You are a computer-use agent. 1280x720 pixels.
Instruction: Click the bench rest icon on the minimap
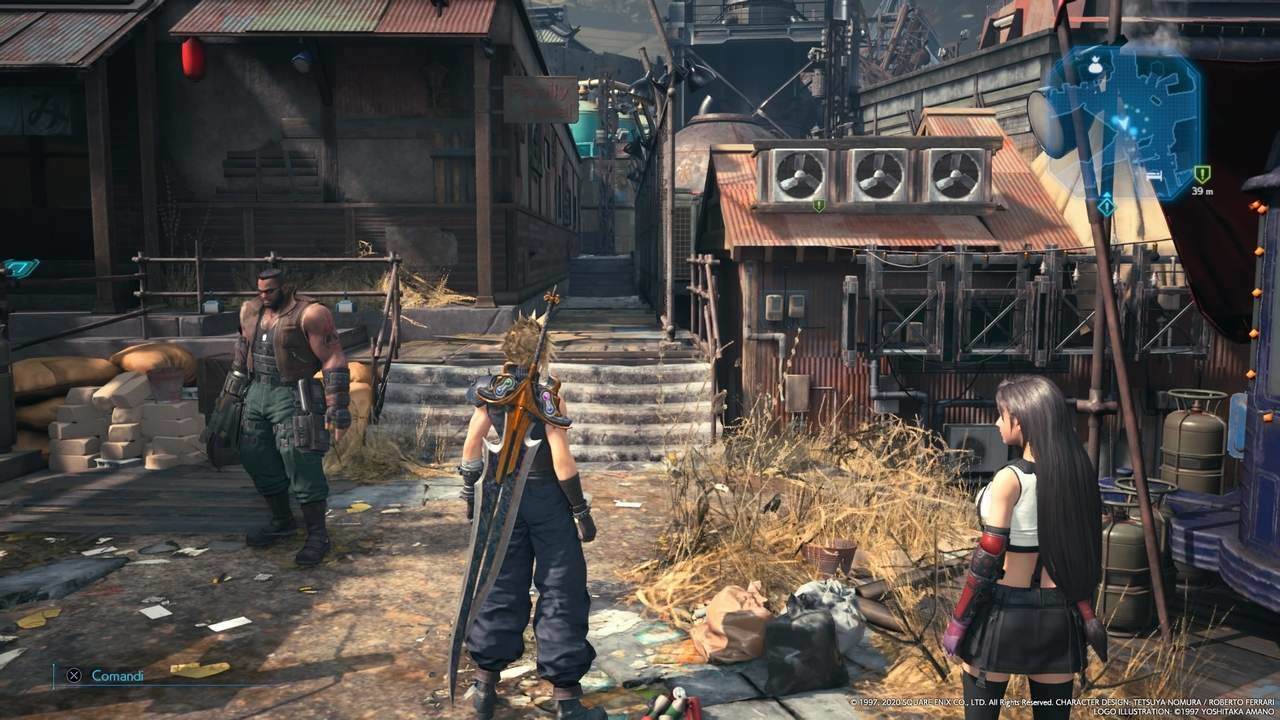click(x=1157, y=176)
